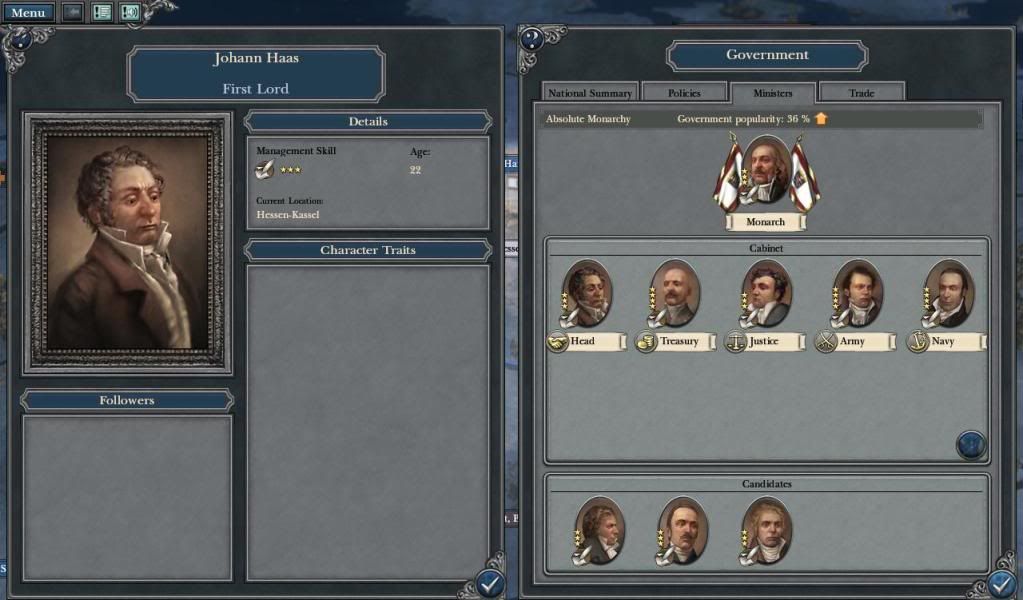Choose the Head of cabinet minister portrait
Screen dimensions: 1023x600
coord(587,293)
